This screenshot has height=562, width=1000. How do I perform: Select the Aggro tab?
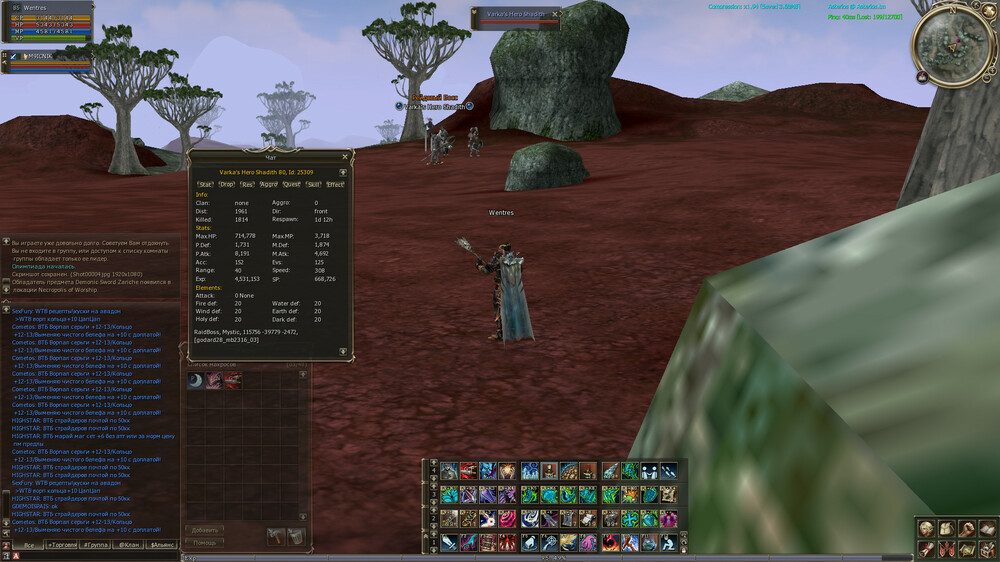269,184
